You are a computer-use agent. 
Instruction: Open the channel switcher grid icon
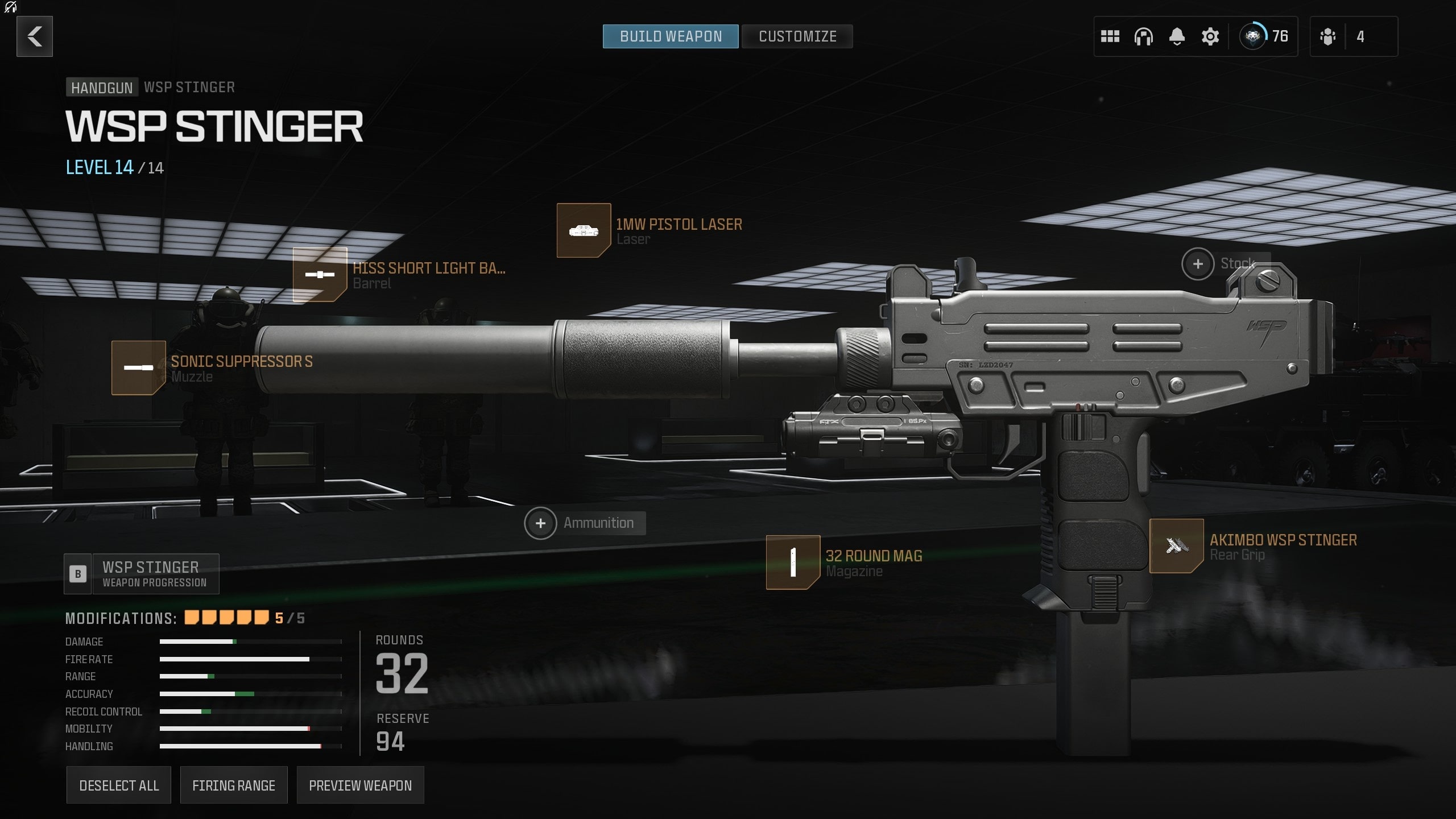click(1110, 36)
